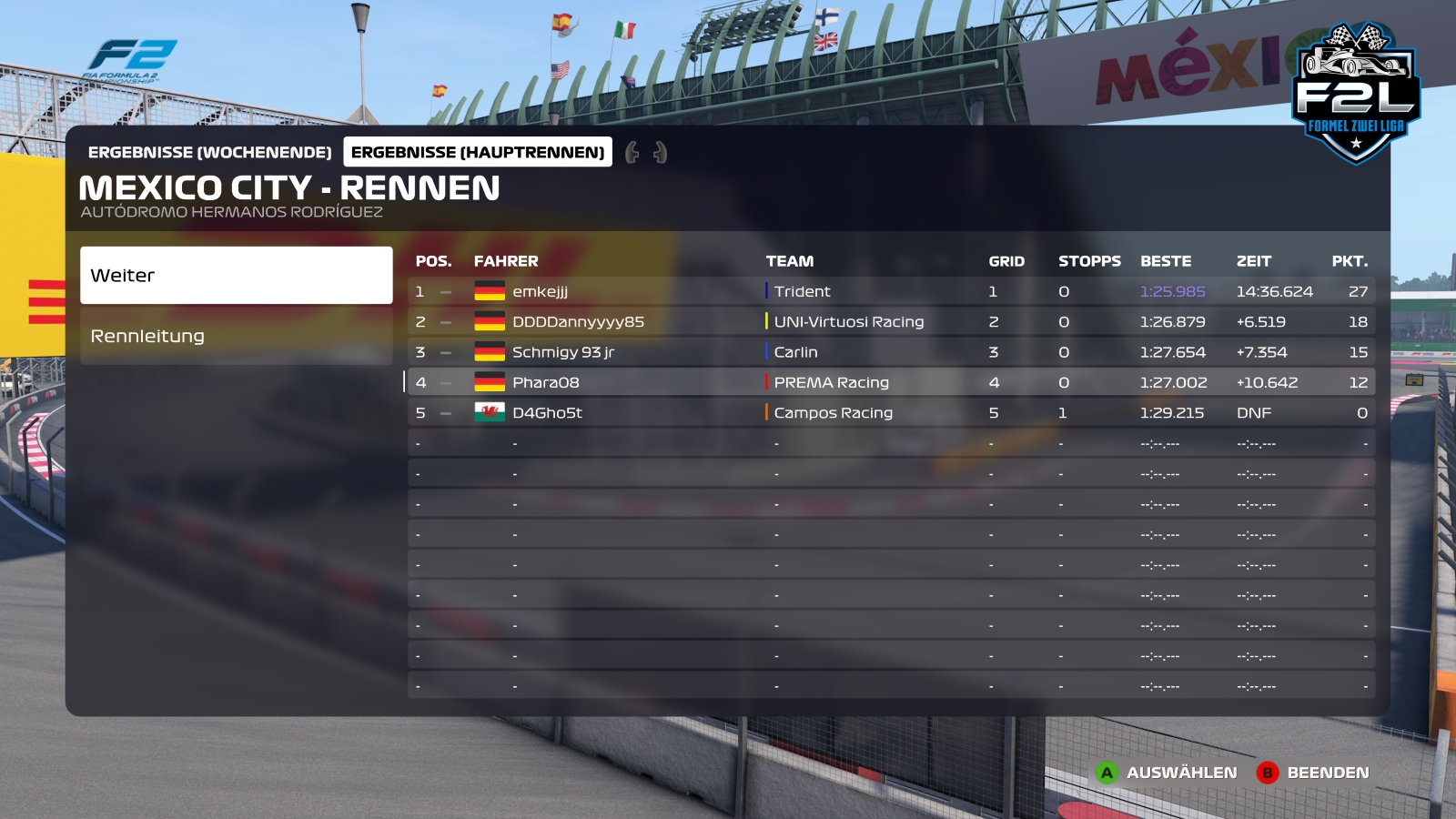Image resolution: width=1456 pixels, height=819 pixels.
Task: Highlight Phara08 in the results list
Action: tap(890, 382)
